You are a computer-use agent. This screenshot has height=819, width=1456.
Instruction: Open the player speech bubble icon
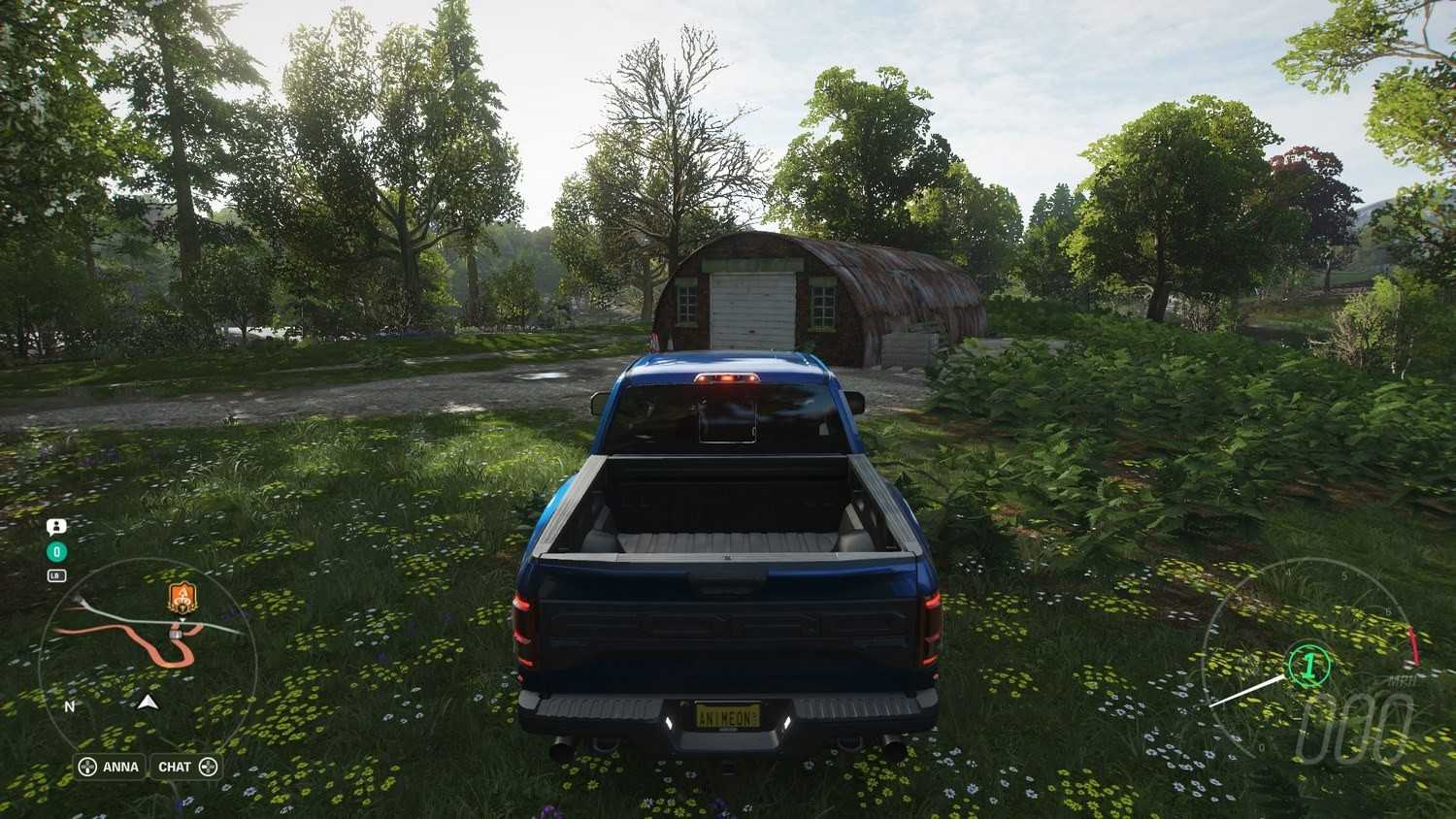[x=56, y=527]
